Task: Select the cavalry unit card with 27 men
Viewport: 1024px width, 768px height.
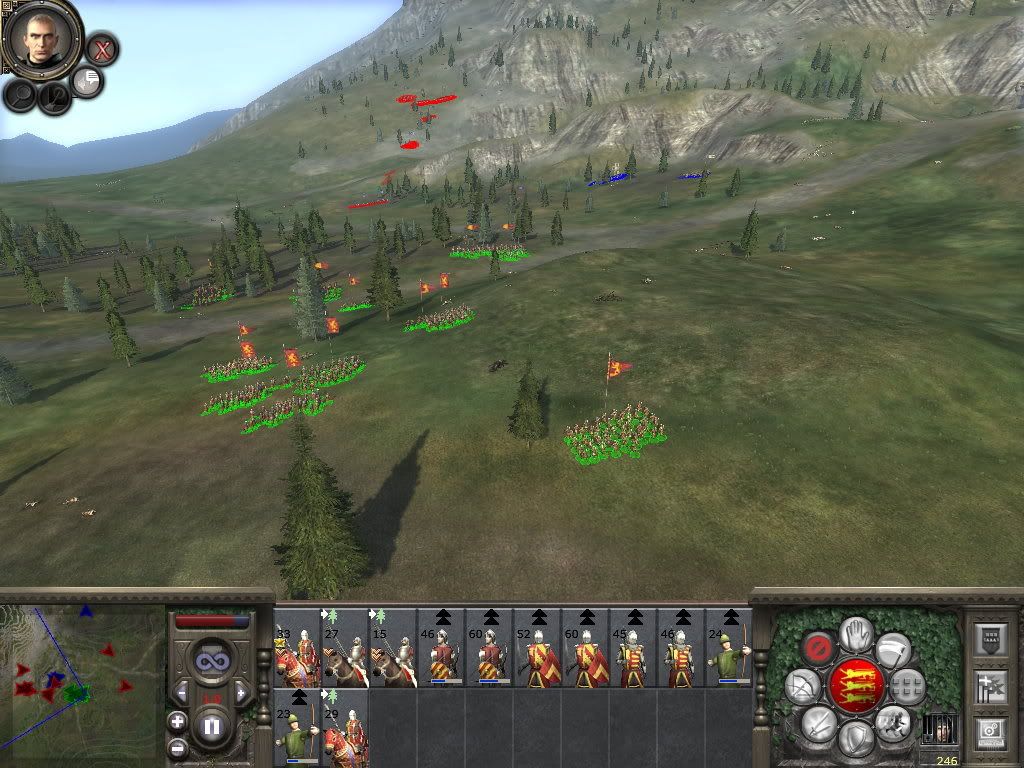Action: [345, 648]
